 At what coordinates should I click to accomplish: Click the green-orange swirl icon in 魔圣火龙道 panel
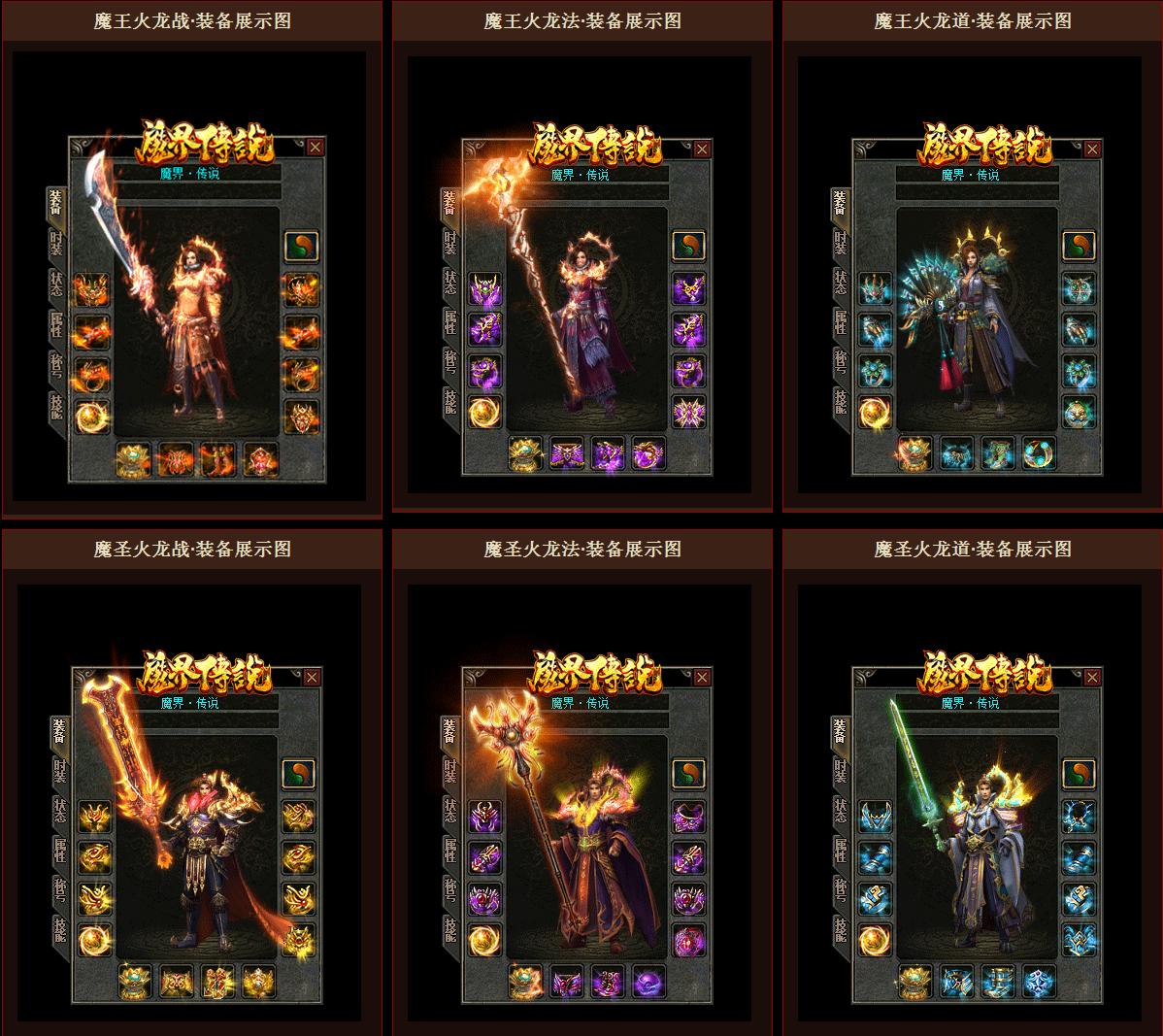(x=1079, y=775)
